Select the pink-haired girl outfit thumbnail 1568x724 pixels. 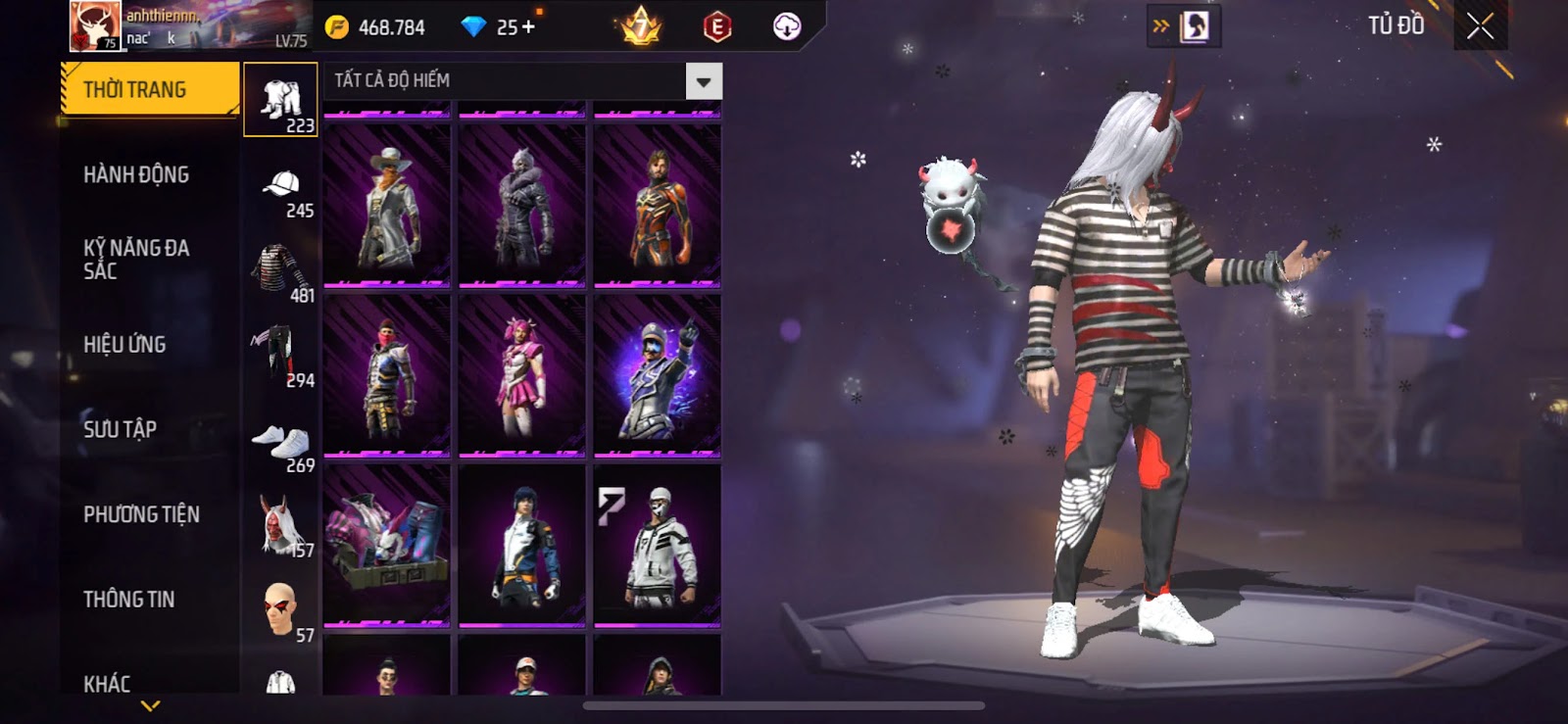tap(522, 375)
